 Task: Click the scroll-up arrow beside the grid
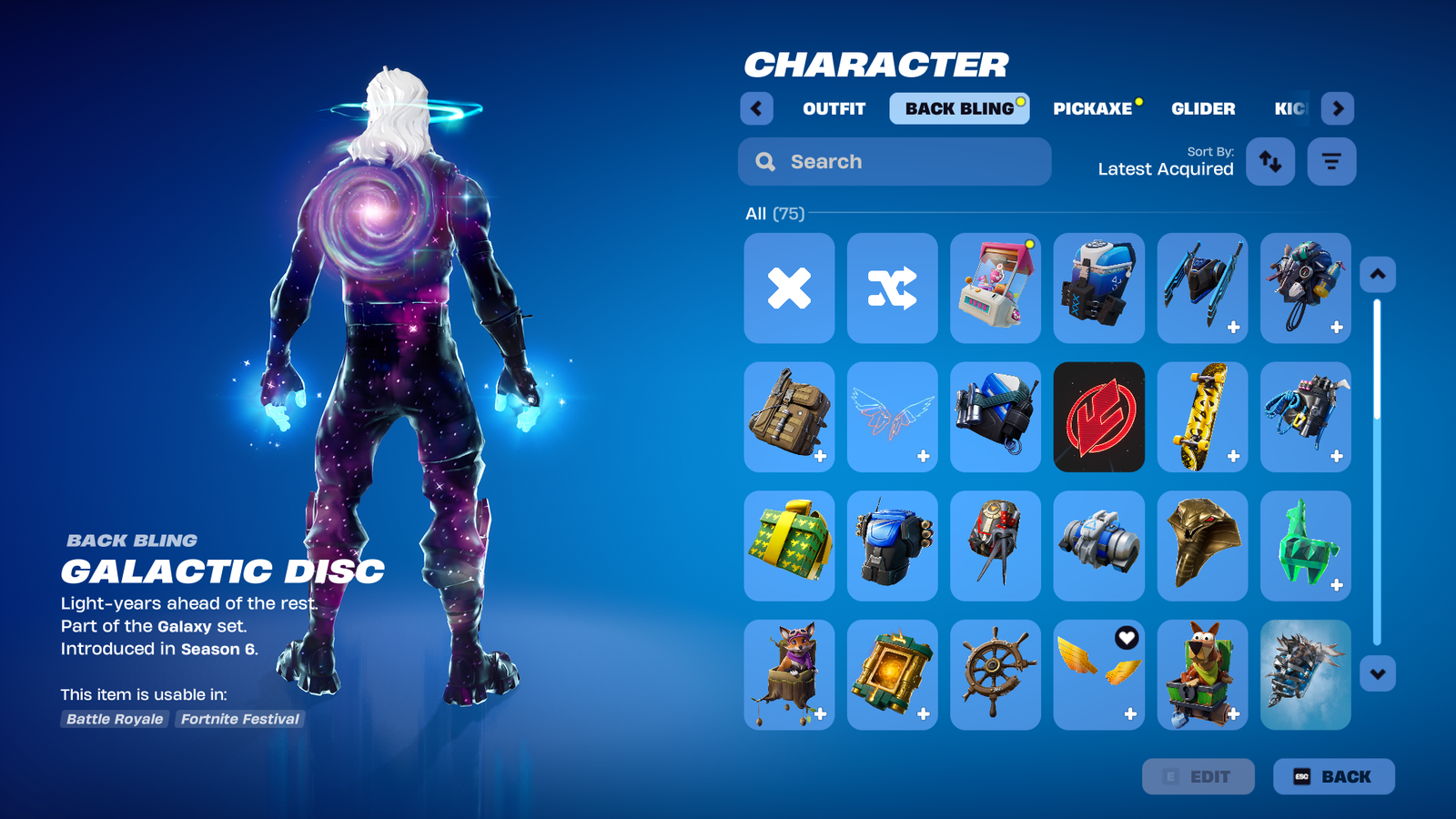coord(1377,275)
